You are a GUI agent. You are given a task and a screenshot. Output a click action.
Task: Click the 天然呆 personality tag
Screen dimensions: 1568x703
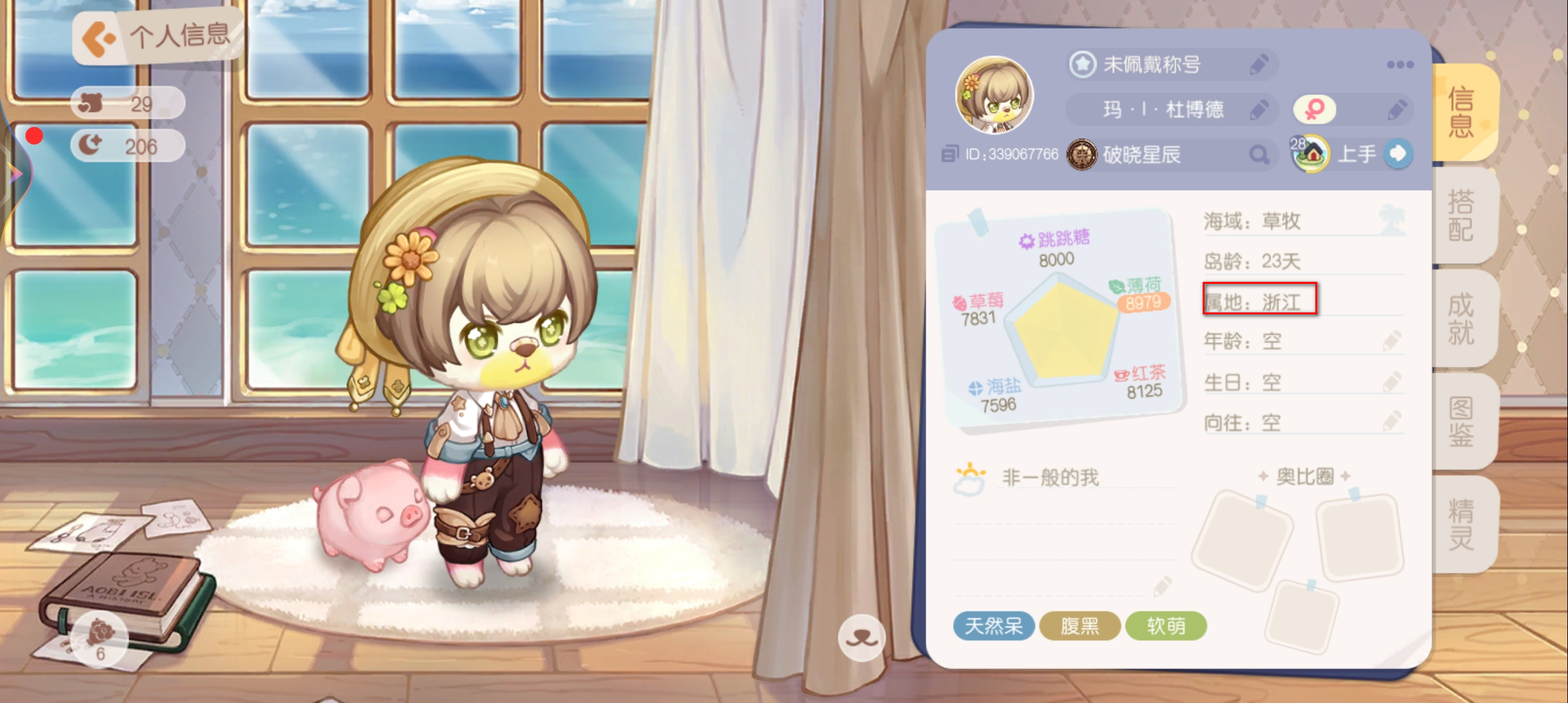click(993, 626)
